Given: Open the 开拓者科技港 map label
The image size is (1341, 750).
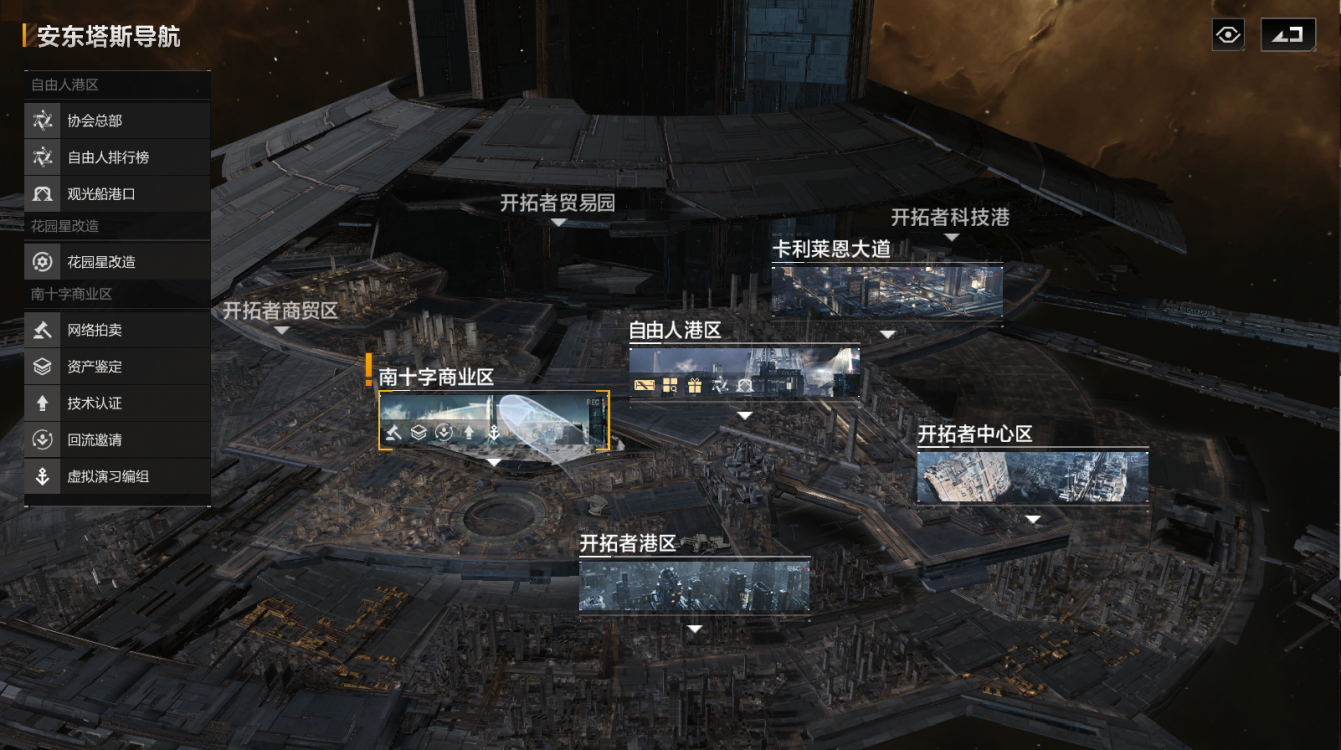Looking at the screenshot, I should 950,215.
